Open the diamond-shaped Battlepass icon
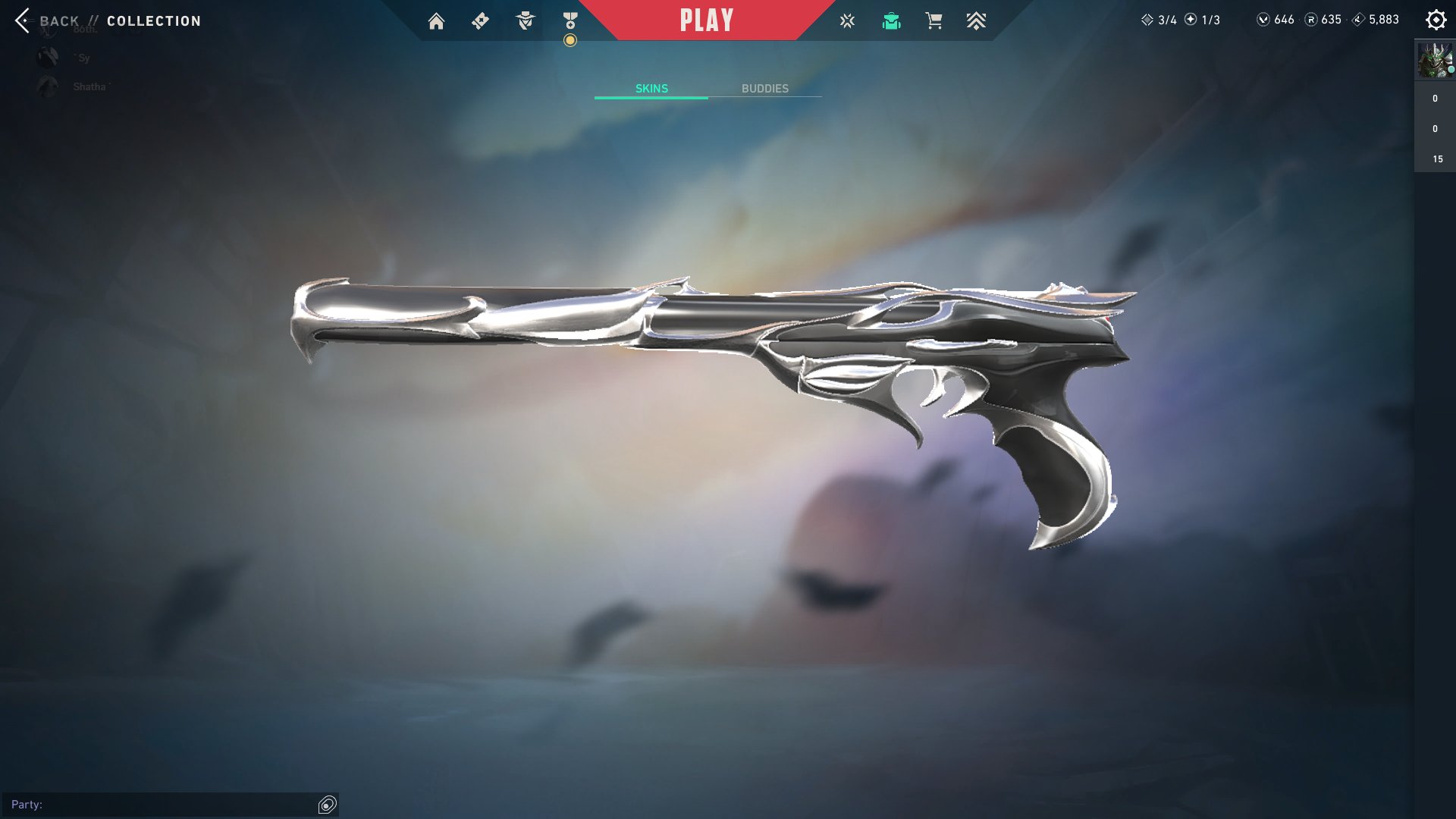The height and width of the screenshot is (819, 1456). [x=480, y=21]
